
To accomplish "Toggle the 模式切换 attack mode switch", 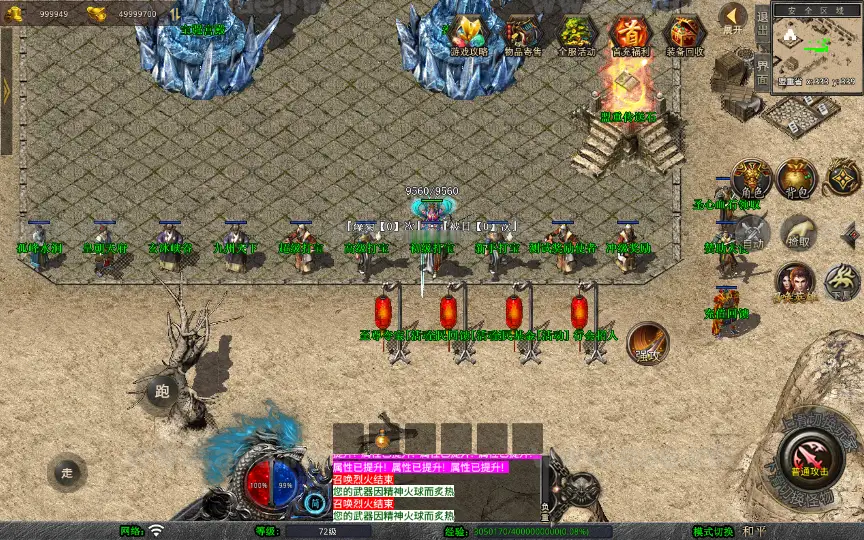I will pos(714,531).
